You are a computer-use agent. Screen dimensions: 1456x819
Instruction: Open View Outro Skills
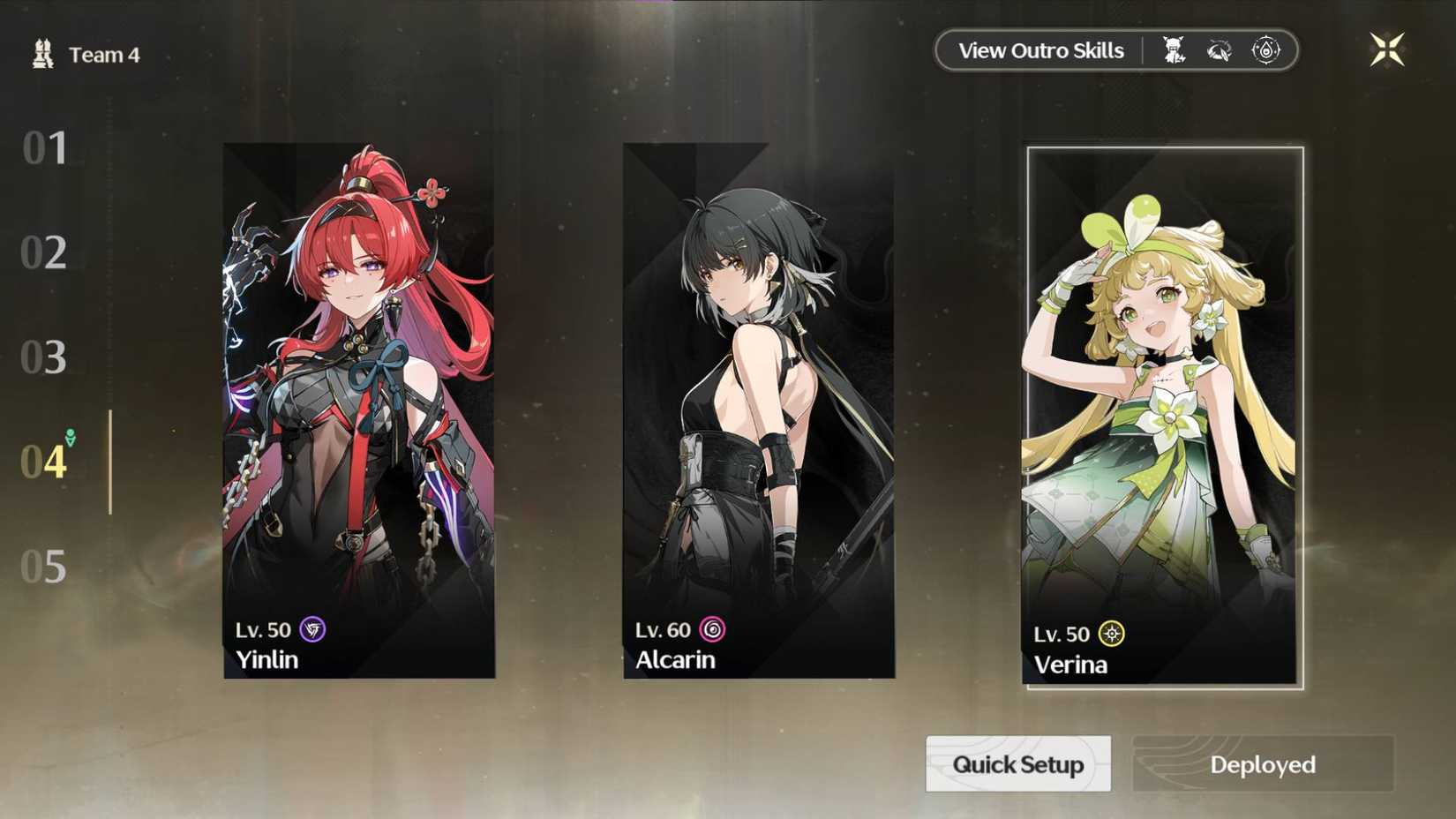pos(1039,50)
